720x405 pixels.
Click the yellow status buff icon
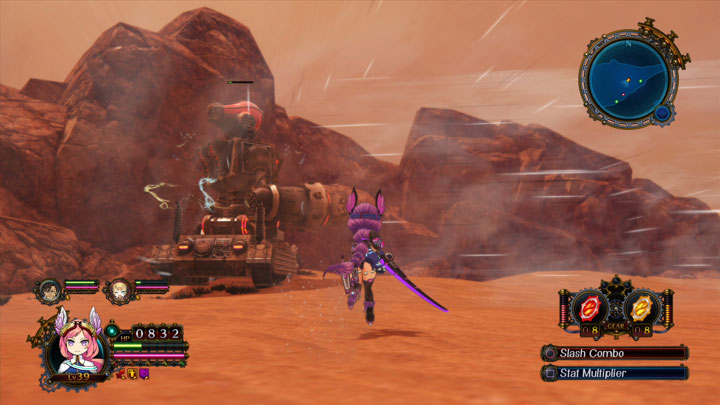[x=132, y=373]
